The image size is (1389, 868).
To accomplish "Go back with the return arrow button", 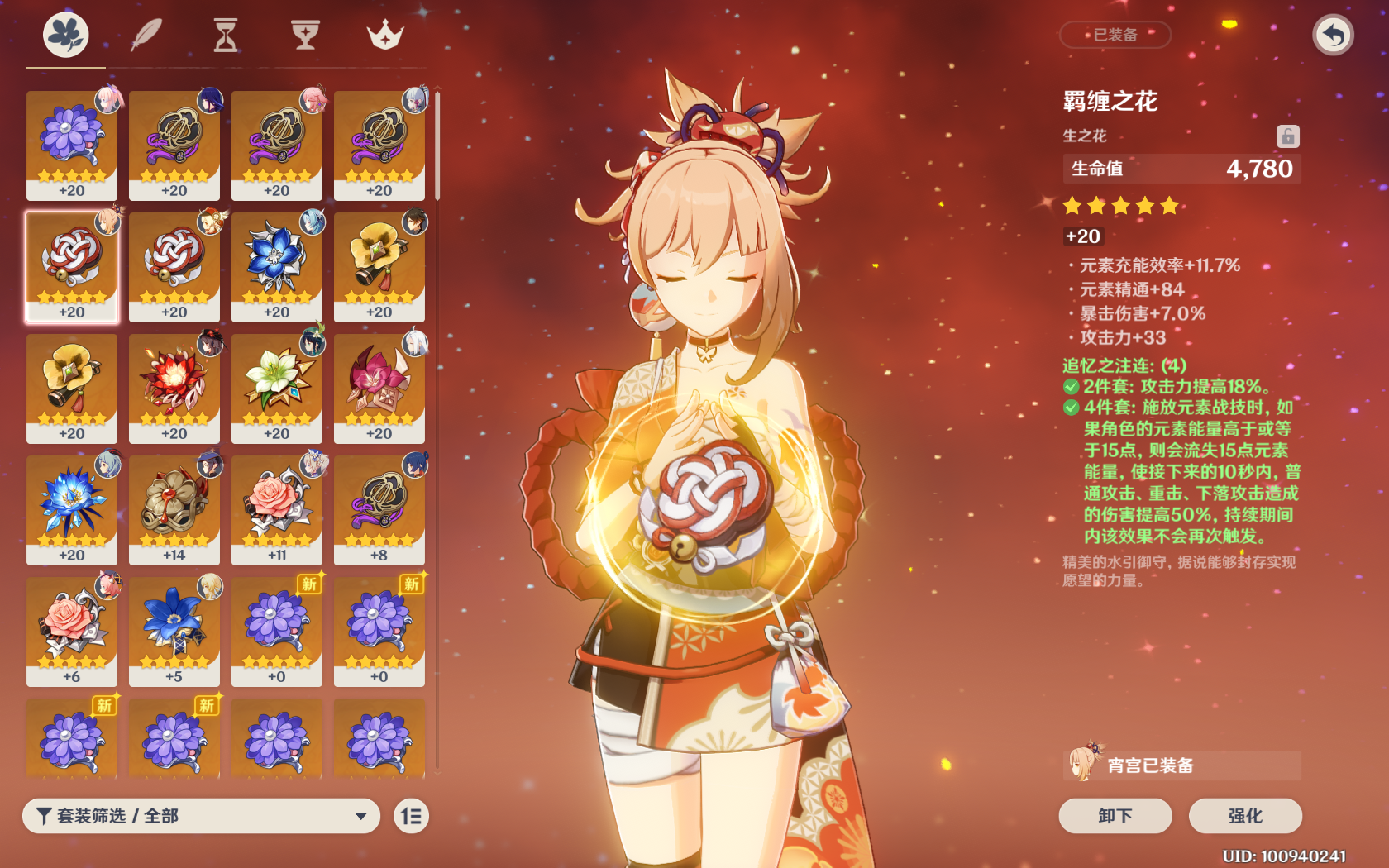I will coord(1333,36).
